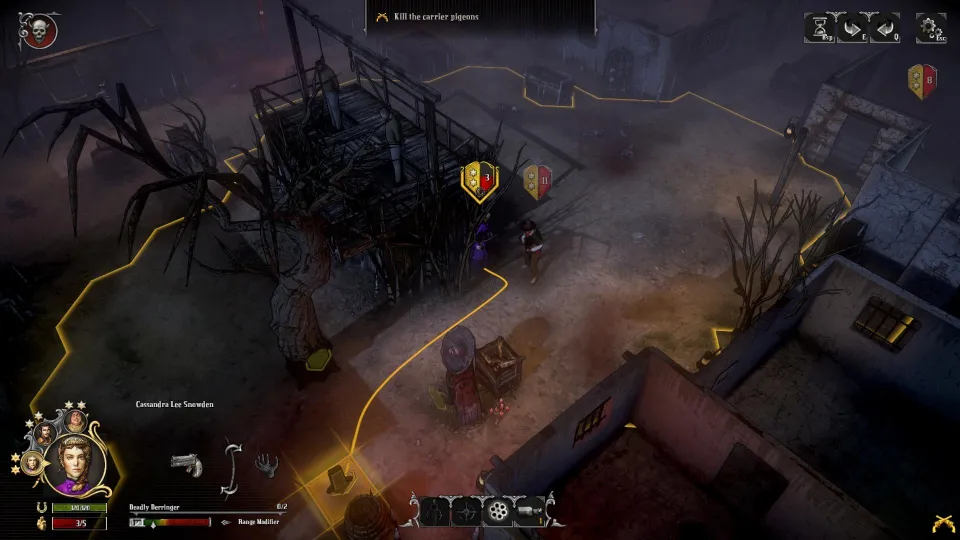Pick the bullet cartridge action slot
This screenshot has height=540, width=960.
pos(528,511)
